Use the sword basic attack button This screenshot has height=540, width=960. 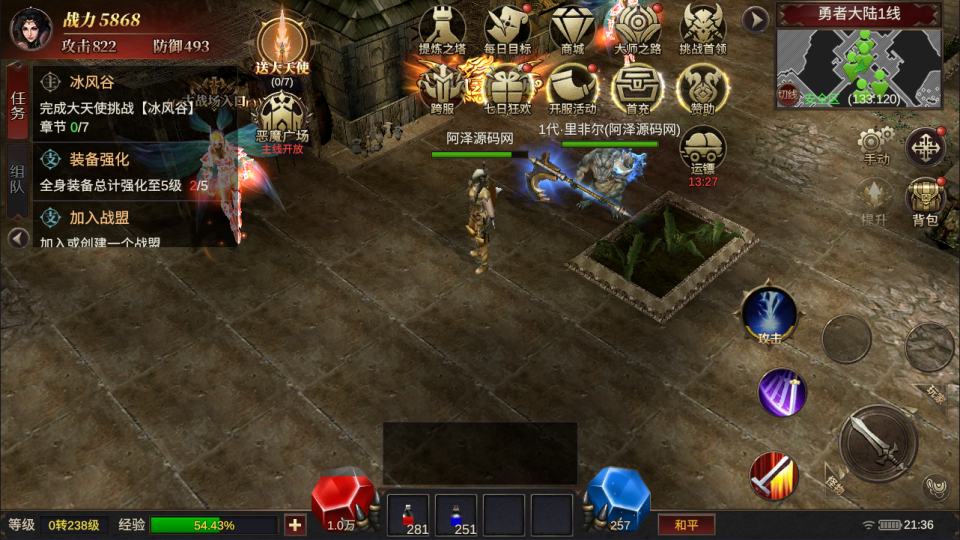[x=878, y=441]
